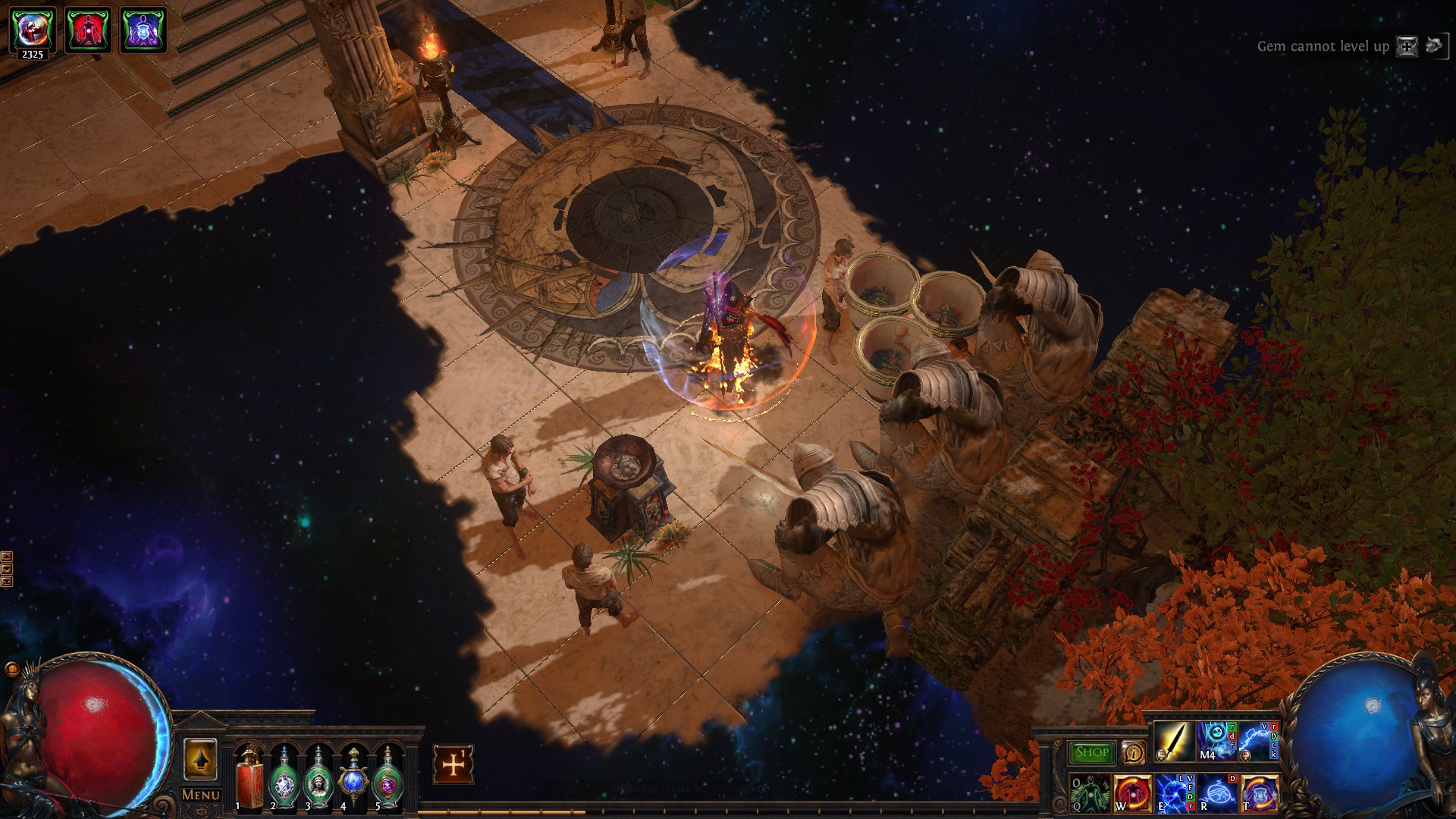Toggle the purple shield aura on T
This screenshot has height=819, width=1456.
click(1260, 793)
